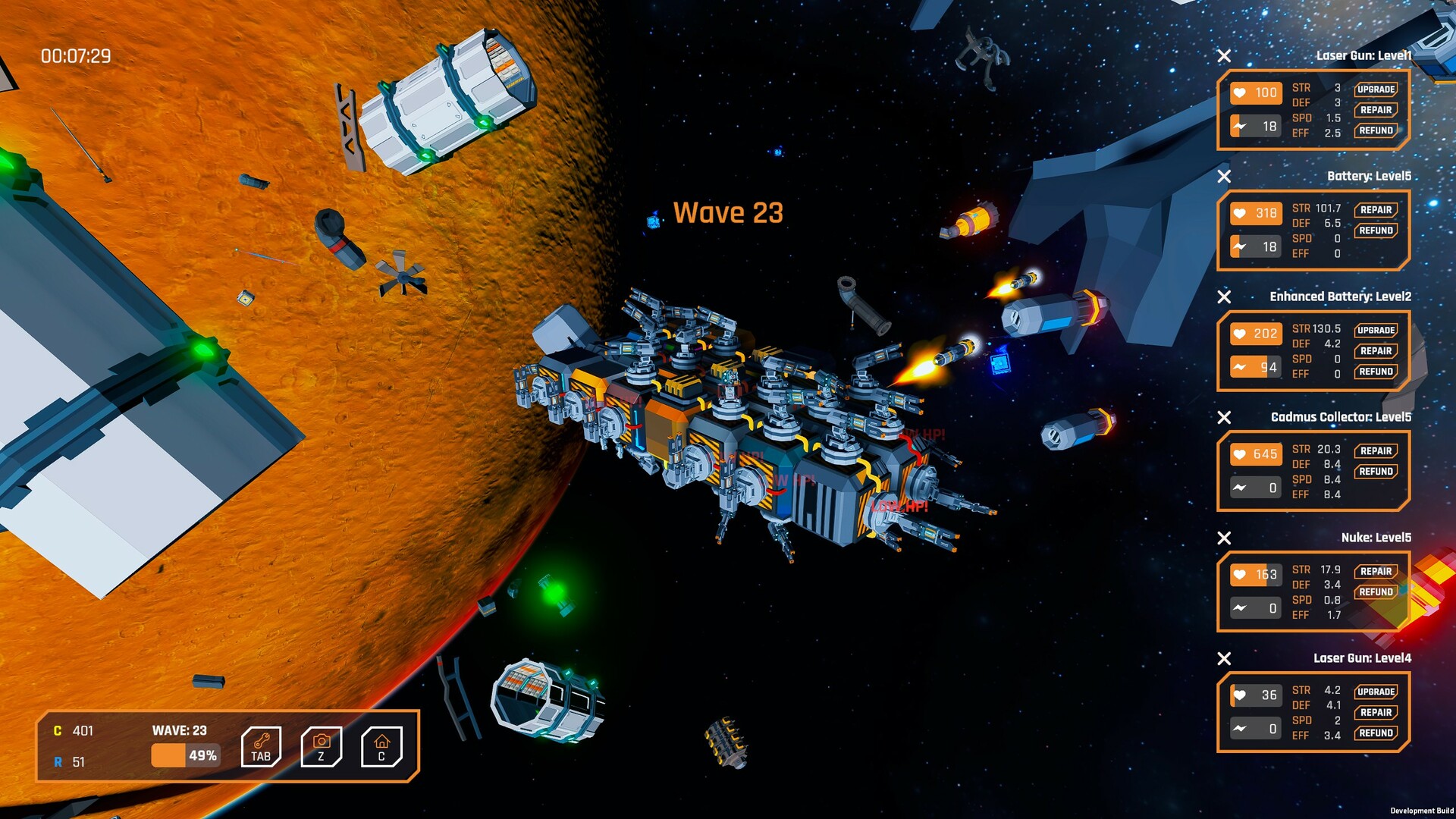Close the Laser Gun Level1 panel
This screenshot has width=1456, height=819.
pos(1224,56)
